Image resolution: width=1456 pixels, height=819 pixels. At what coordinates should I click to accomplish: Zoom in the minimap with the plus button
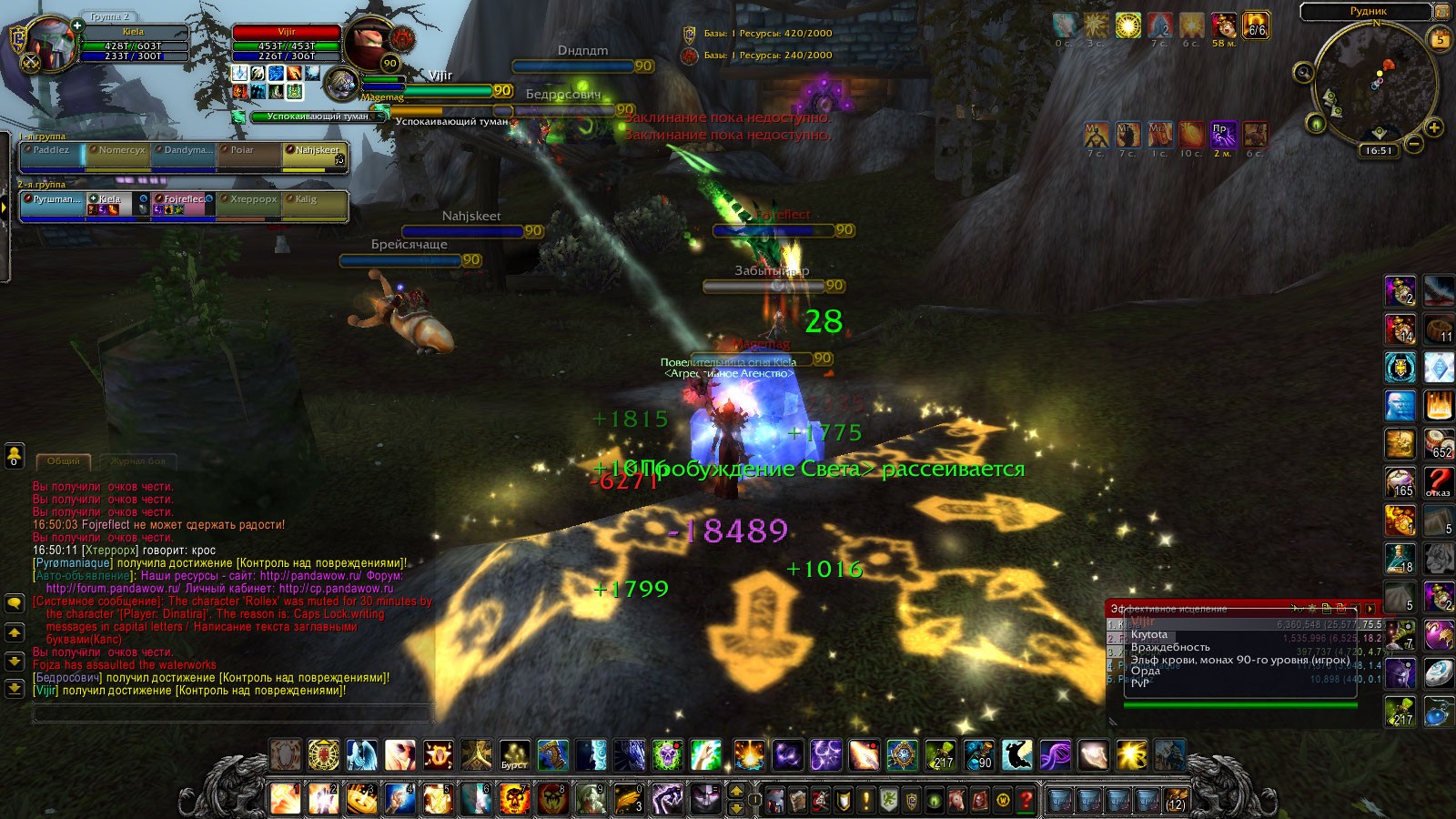point(1434,127)
